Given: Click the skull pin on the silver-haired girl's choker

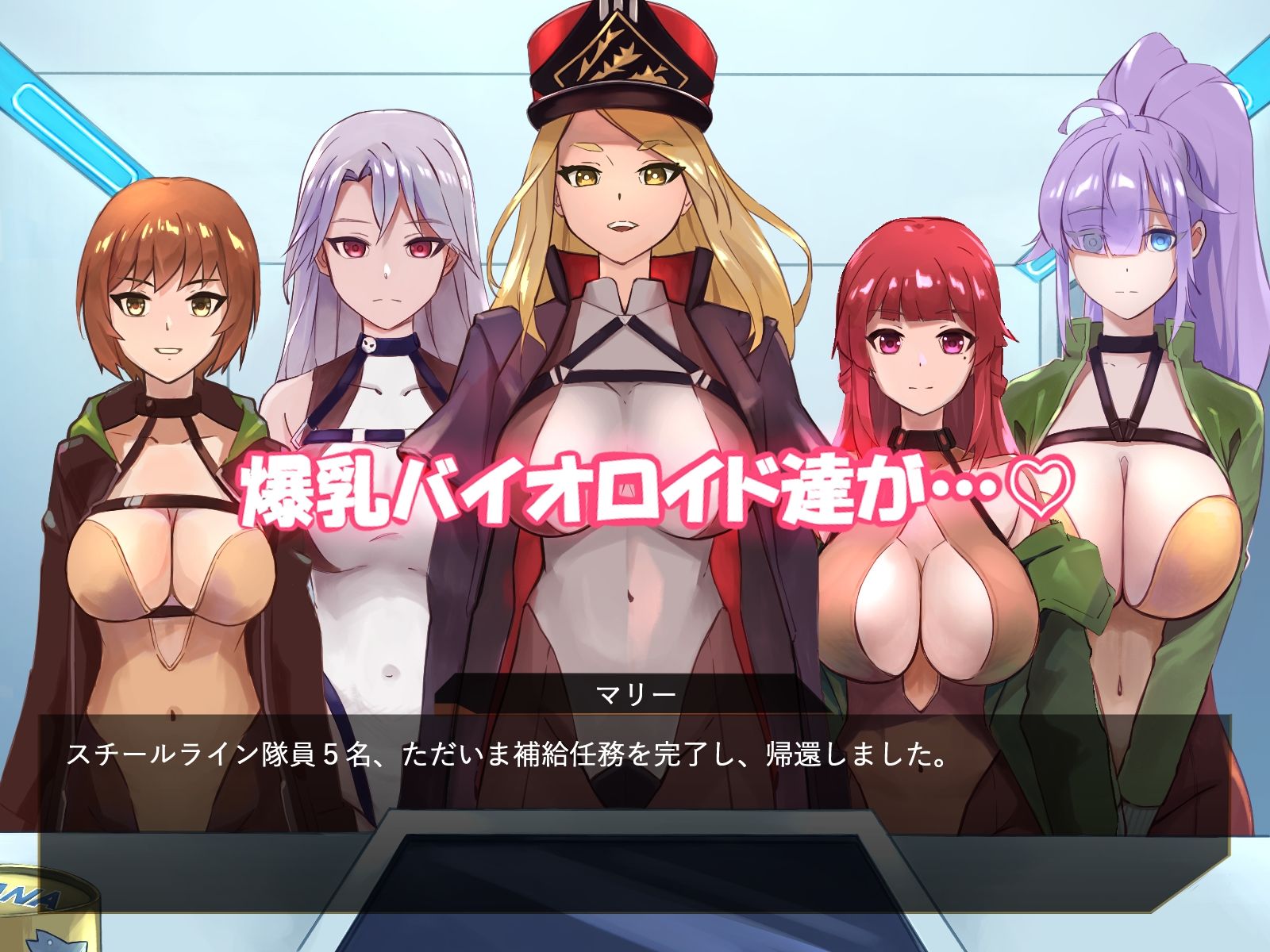Looking at the screenshot, I should [368, 344].
